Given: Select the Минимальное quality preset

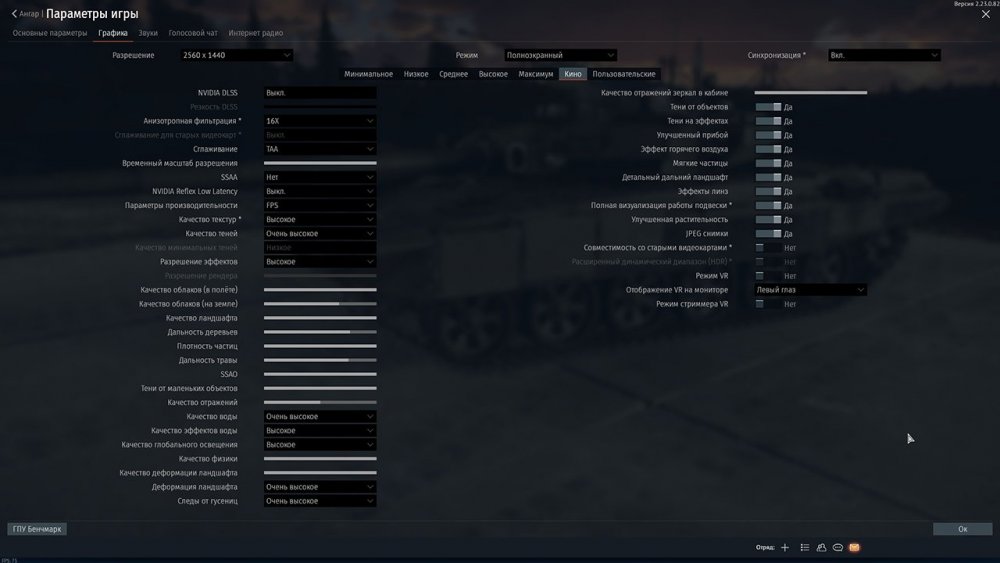Looking at the screenshot, I should [x=368, y=74].
